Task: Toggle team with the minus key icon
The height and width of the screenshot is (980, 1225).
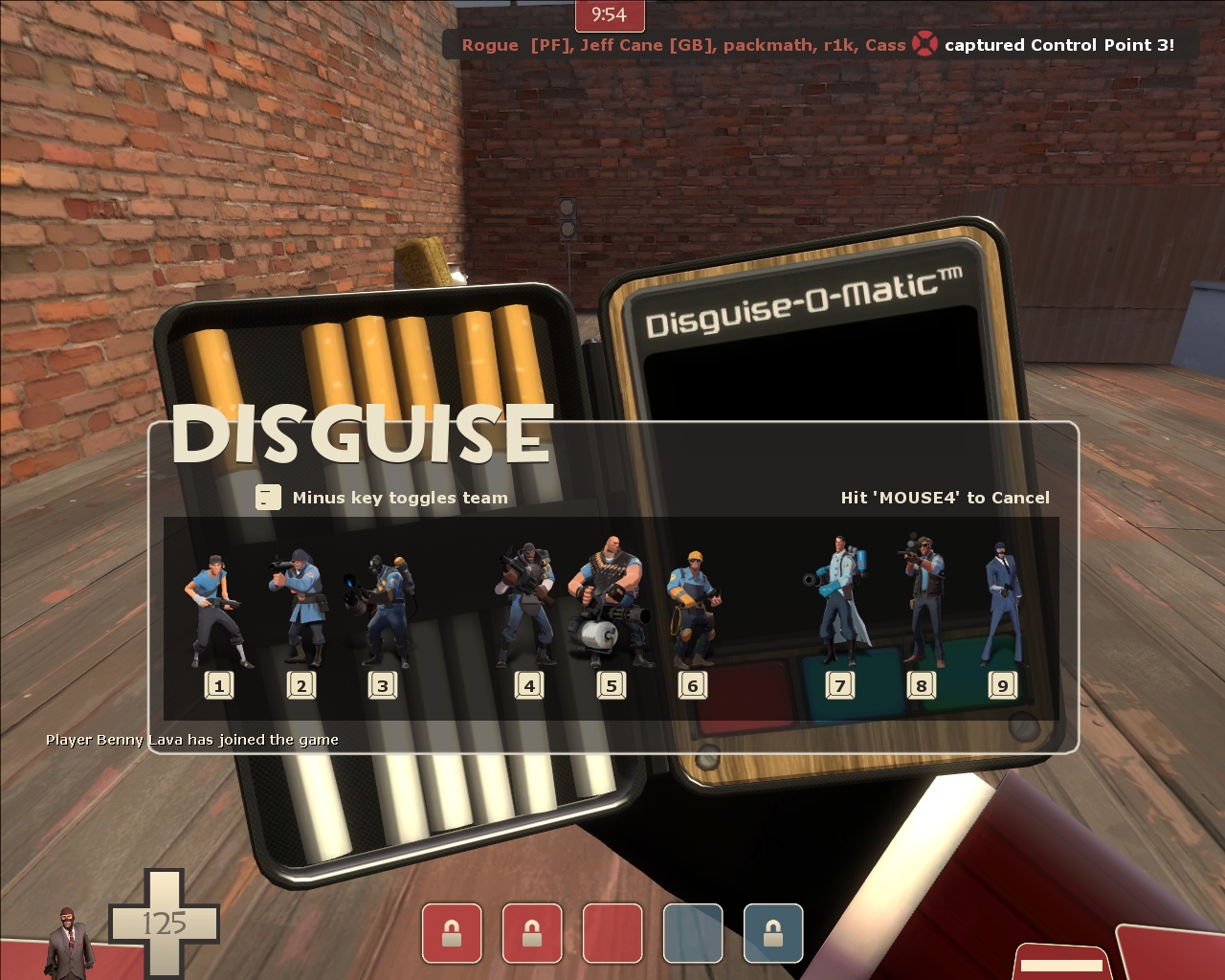Action: tap(267, 498)
